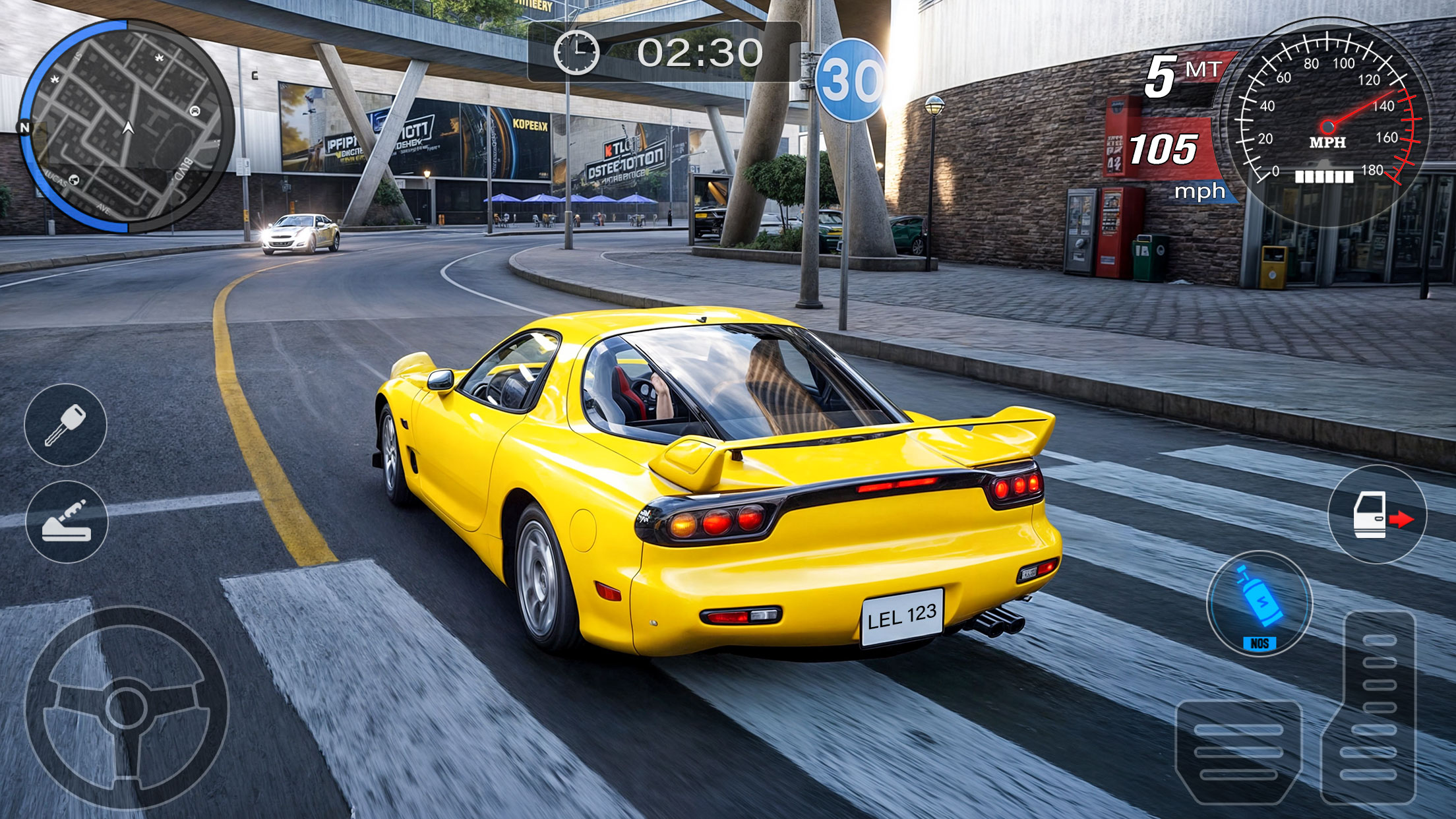Viewport: 1456px width, 819px height.
Task: Exit the vehicle with the door button
Action: click(1377, 515)
